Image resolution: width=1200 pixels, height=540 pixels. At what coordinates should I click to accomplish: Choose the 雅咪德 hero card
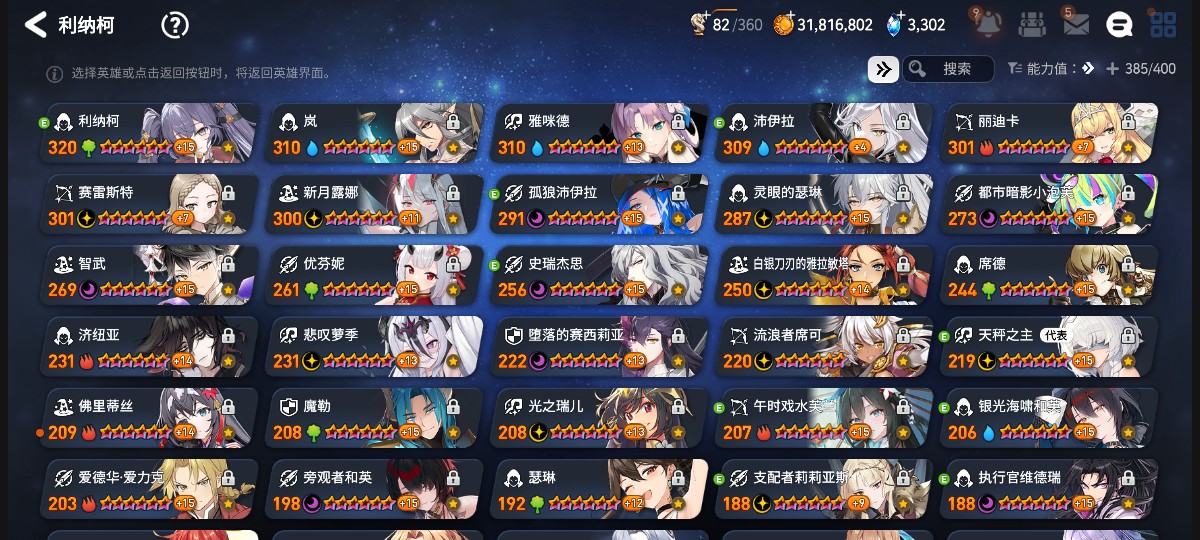click(600, 134)
